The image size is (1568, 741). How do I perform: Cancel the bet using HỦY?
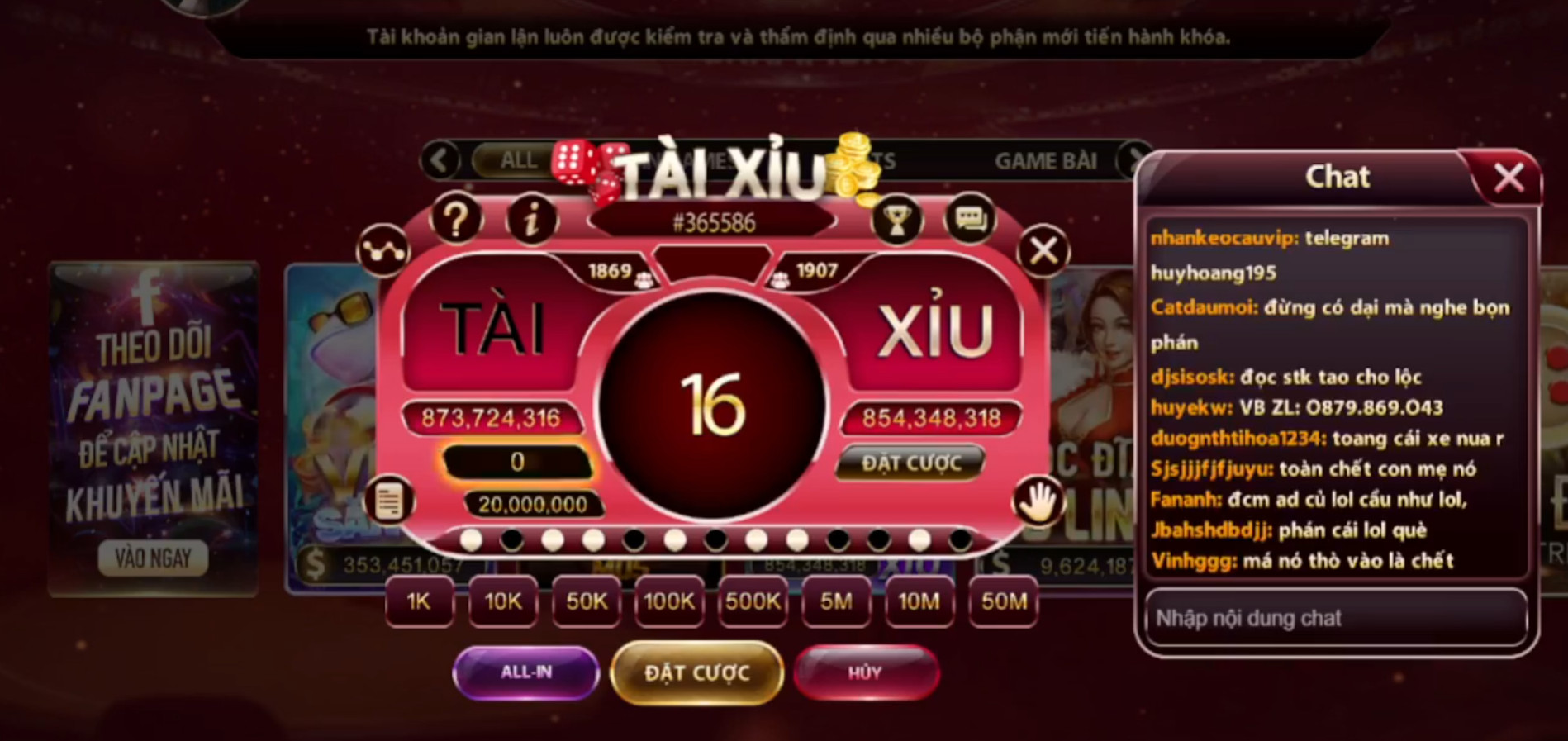click(x=866, y=672)
